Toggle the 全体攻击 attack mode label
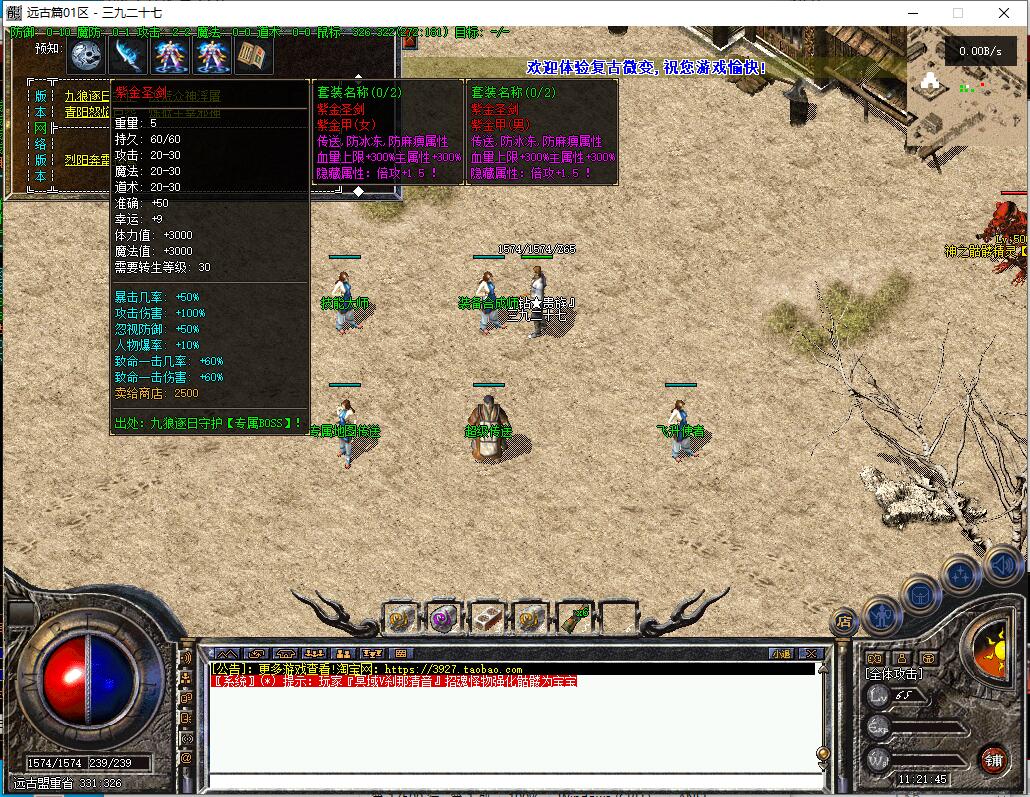The image size is (1030, 797). coord(894,674)
